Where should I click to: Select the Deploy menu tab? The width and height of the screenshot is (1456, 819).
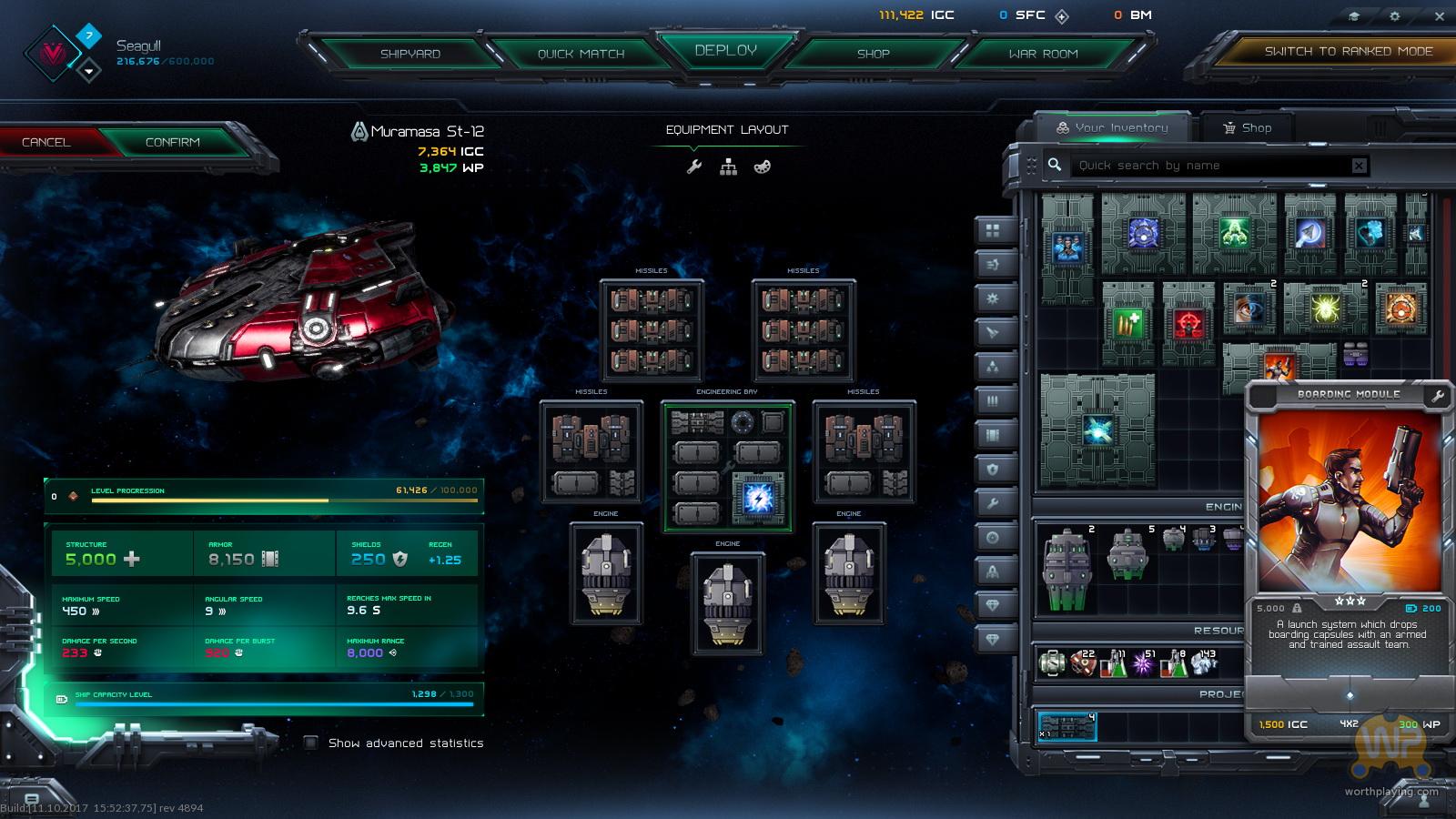click(x=725, y=51)
